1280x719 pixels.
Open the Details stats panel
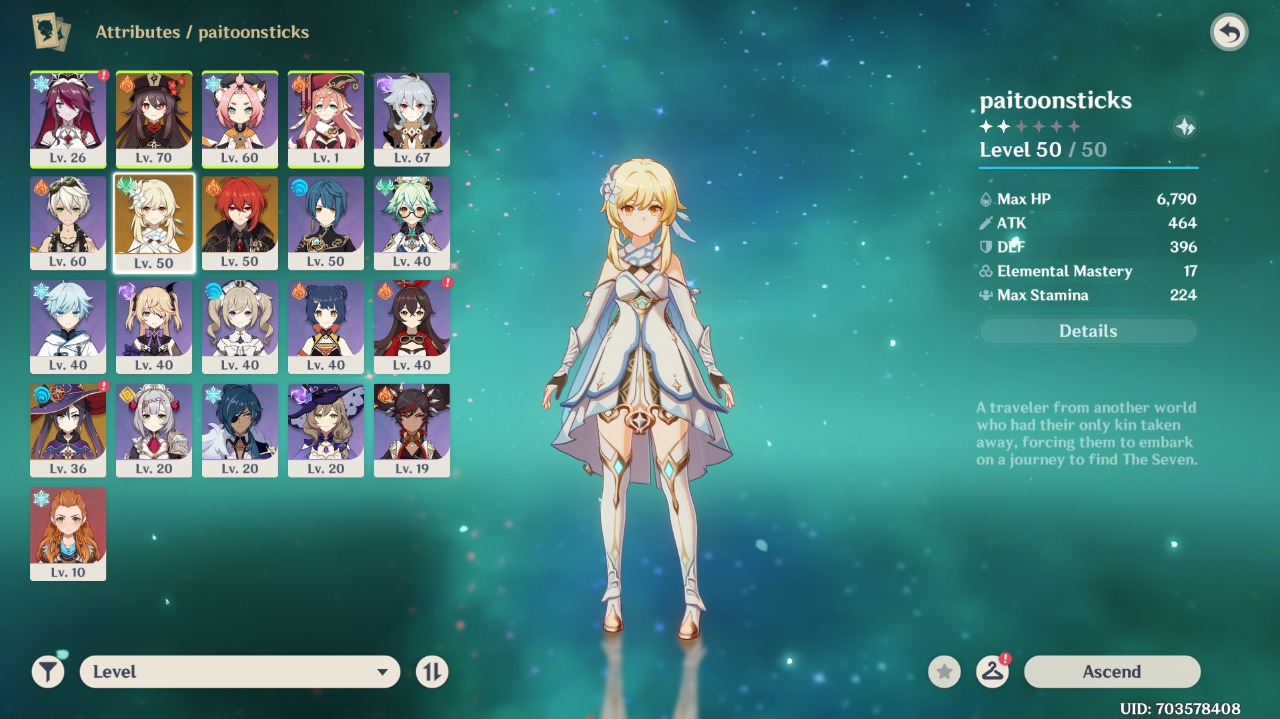[1088, 331]
